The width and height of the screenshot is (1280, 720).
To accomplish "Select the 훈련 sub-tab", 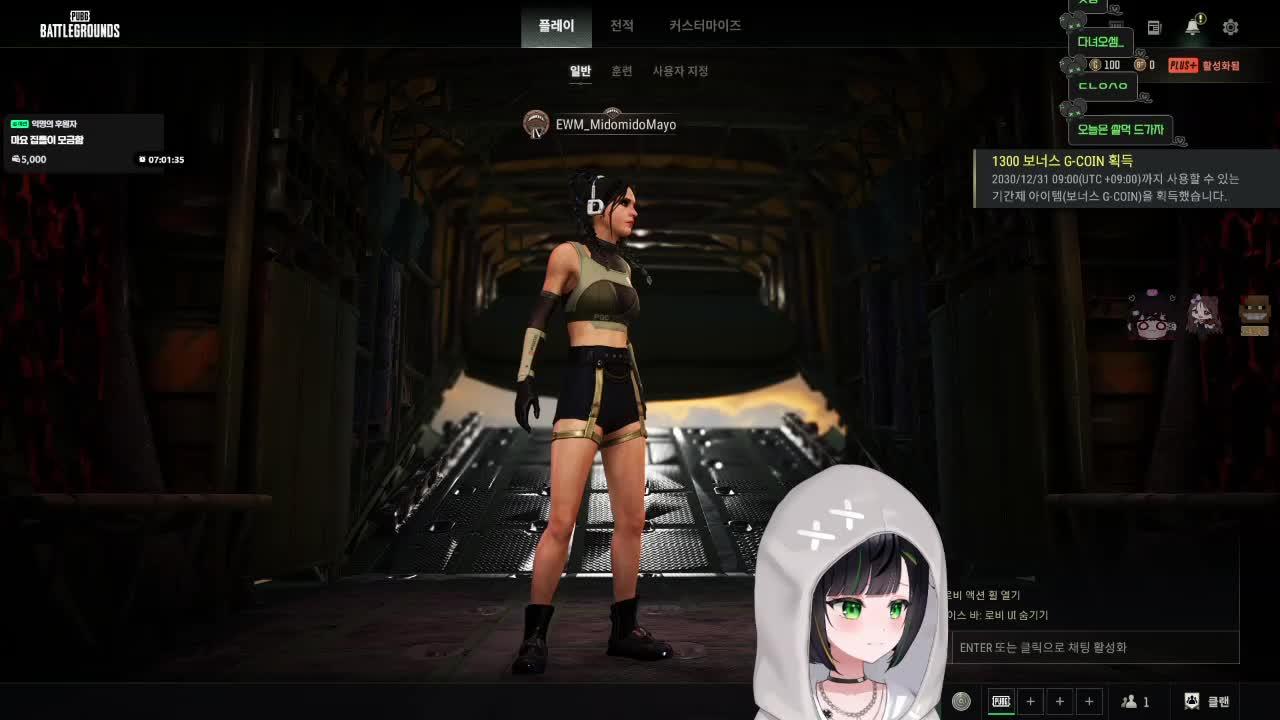I will click(622, 71).
